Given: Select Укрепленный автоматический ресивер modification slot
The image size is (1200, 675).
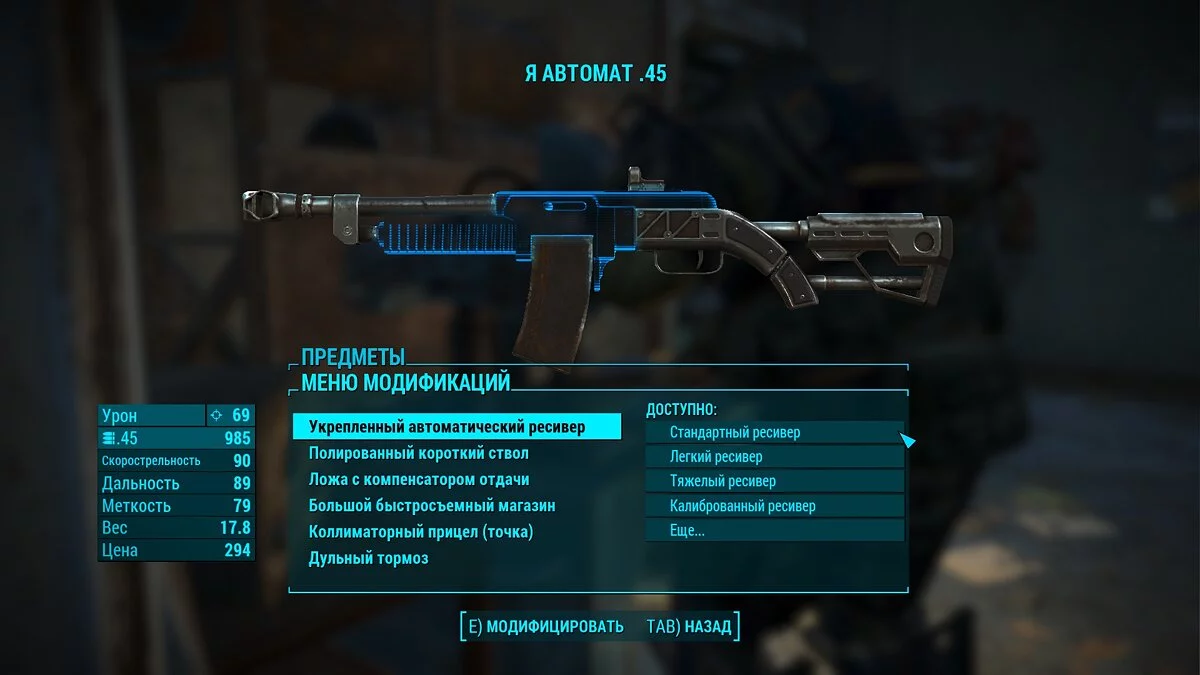Looking at the screenshot, I should coord(456,427).
